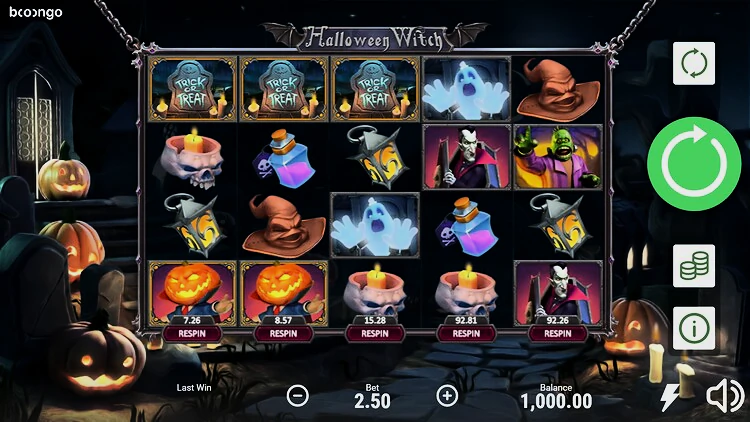This screenshot has height=422, width=750.
Task: Show the game info paytable
Action: [x=693, y=328]
